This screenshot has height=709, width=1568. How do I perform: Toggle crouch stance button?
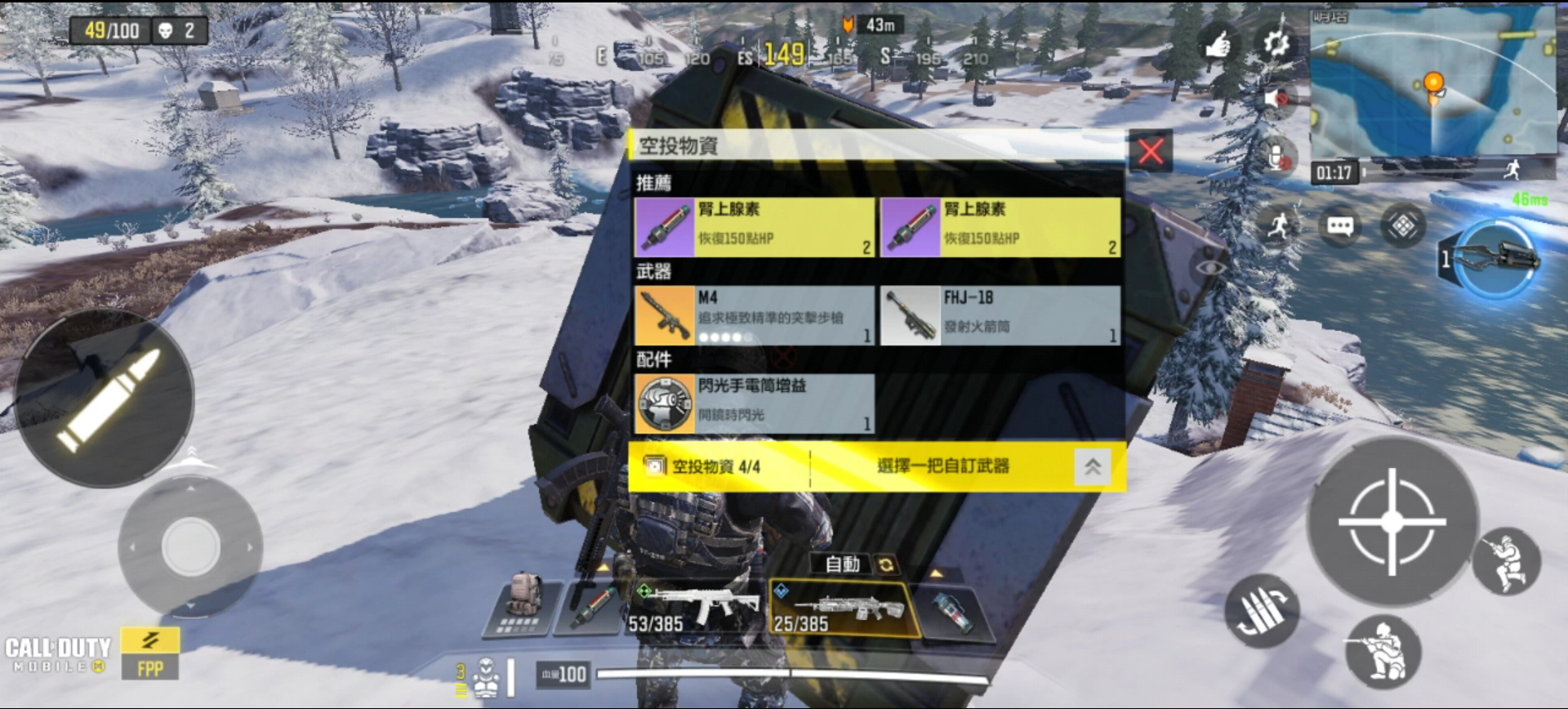(x=1383, y=651)
